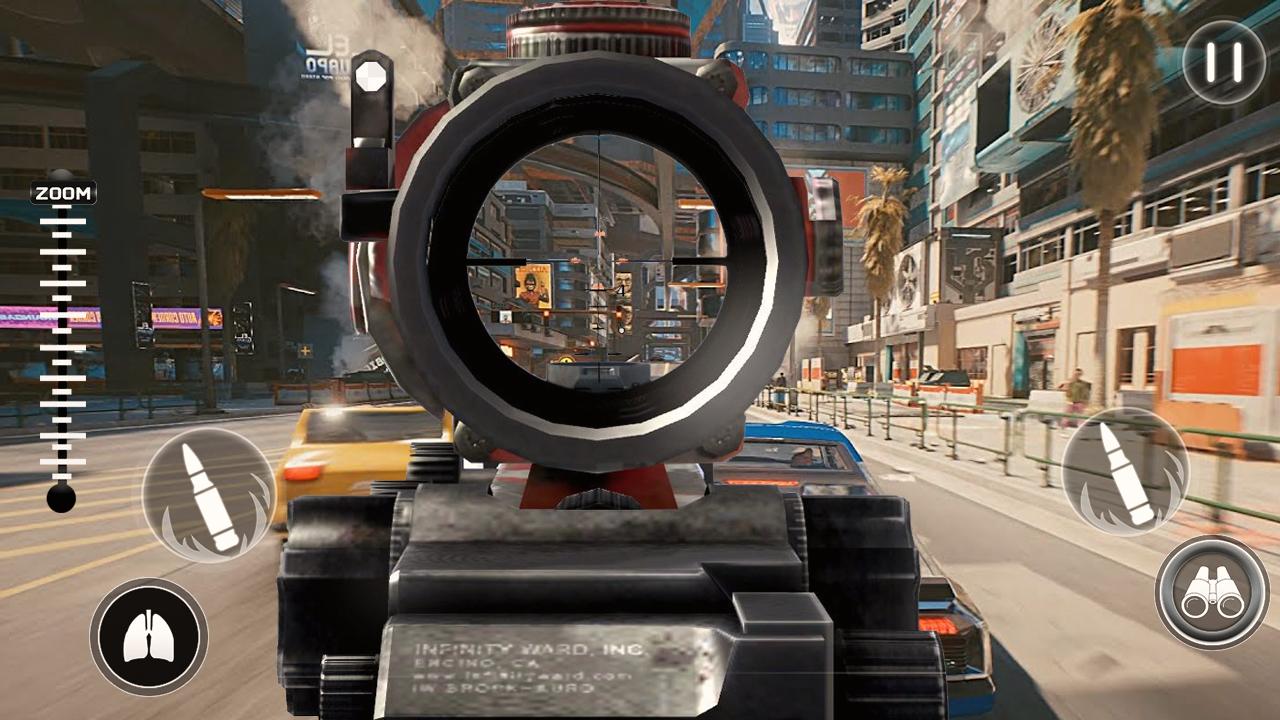Viewport: 1280px width, 720px height.
Task: Fire using the bullet button beside the zoom slider
Action: 208,495
